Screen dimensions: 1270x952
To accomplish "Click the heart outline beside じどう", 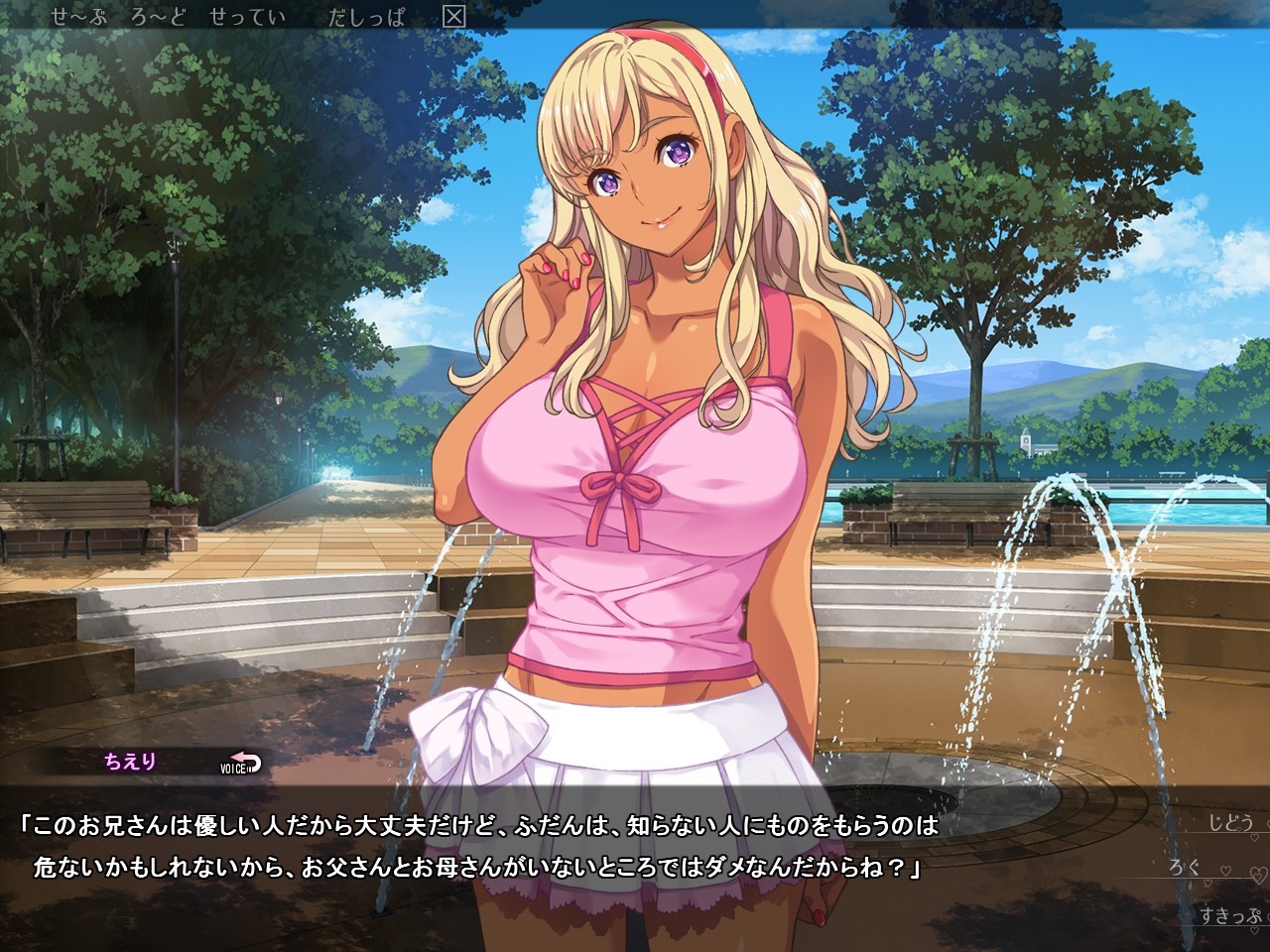I will [1267, 823].
